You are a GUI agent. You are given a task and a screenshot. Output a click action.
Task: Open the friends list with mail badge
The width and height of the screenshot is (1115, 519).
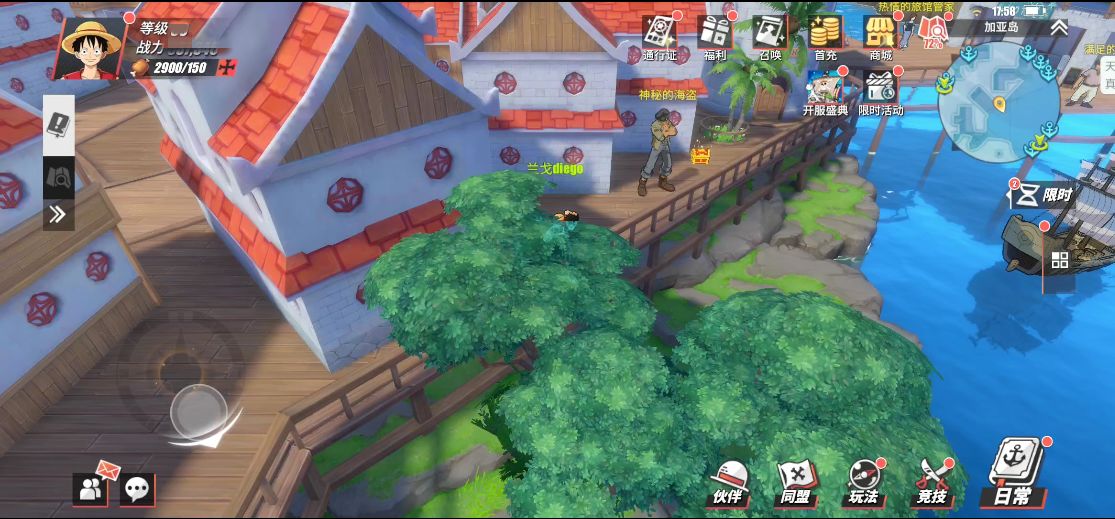(x=91, y=487)
